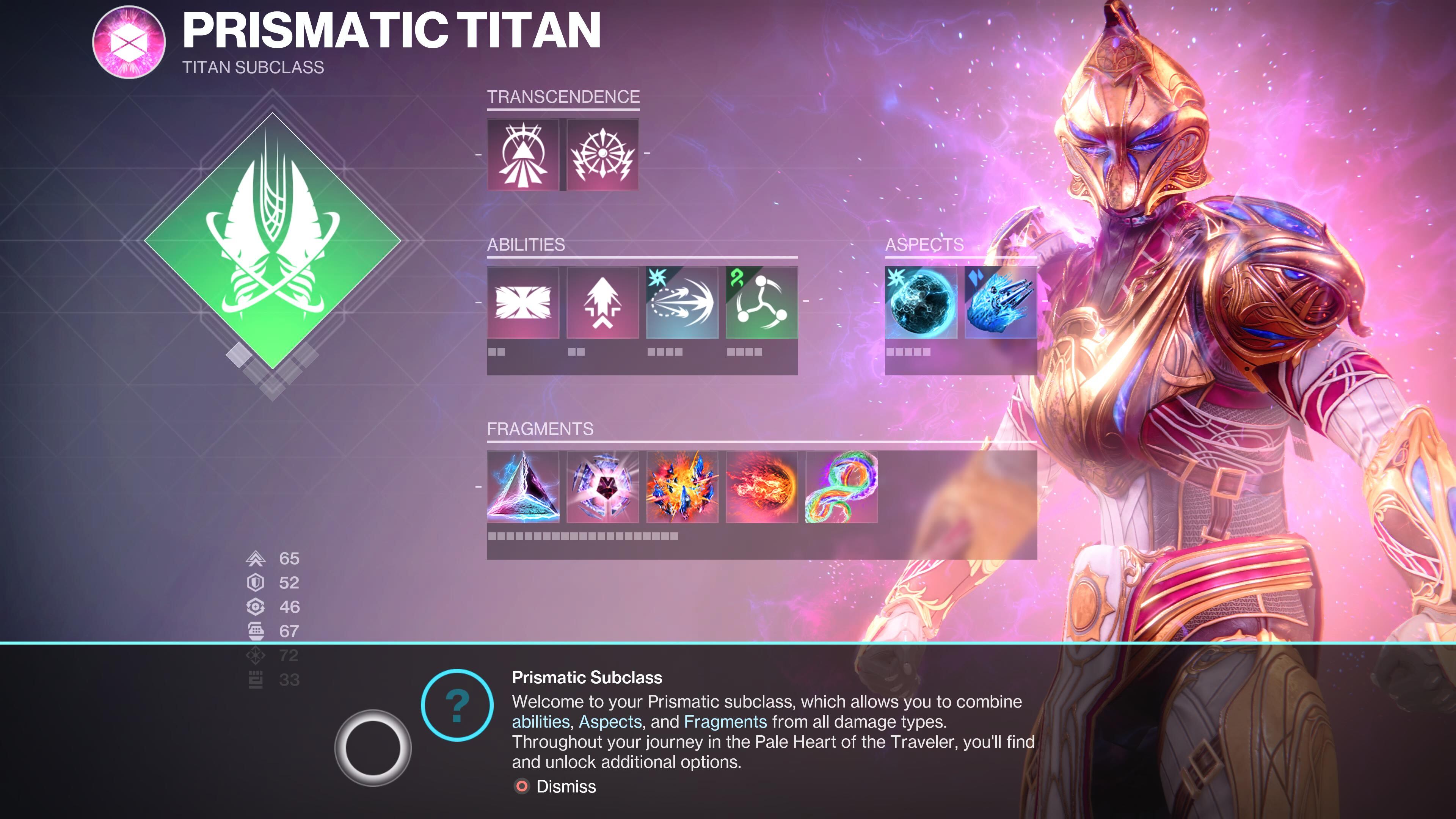Select the barricade class ability slot
Image resolution: width=1456 pixels, height=819 pixels.
click(523, 303)
